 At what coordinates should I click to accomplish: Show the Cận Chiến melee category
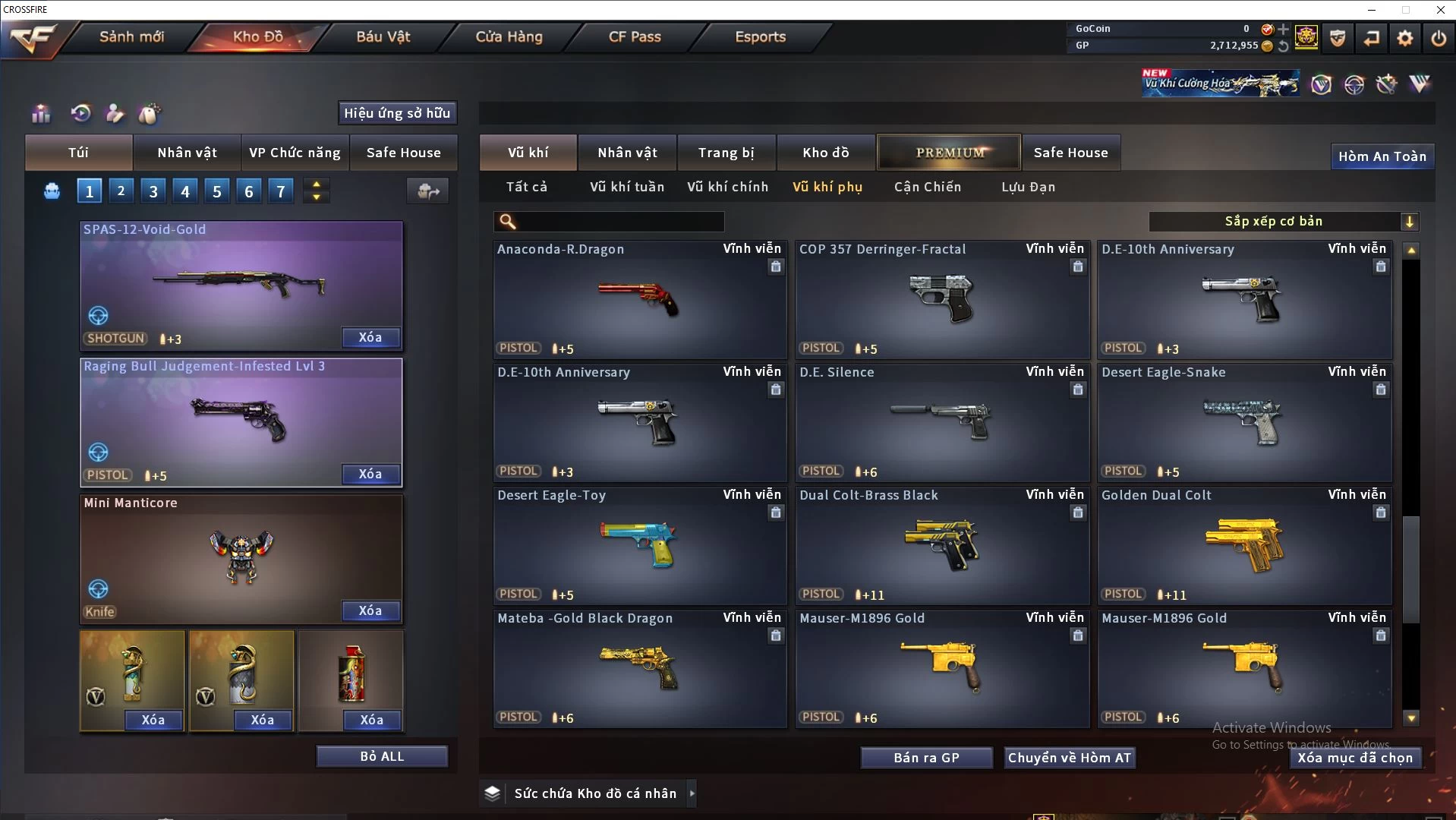(x=927, y=187)
